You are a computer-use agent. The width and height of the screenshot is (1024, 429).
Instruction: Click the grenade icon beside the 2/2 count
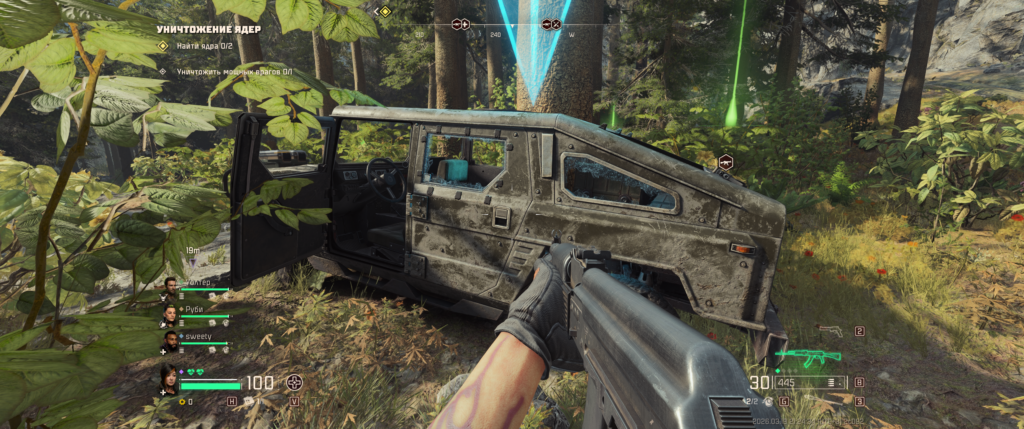pyautogui.click(x=767, y=401)
